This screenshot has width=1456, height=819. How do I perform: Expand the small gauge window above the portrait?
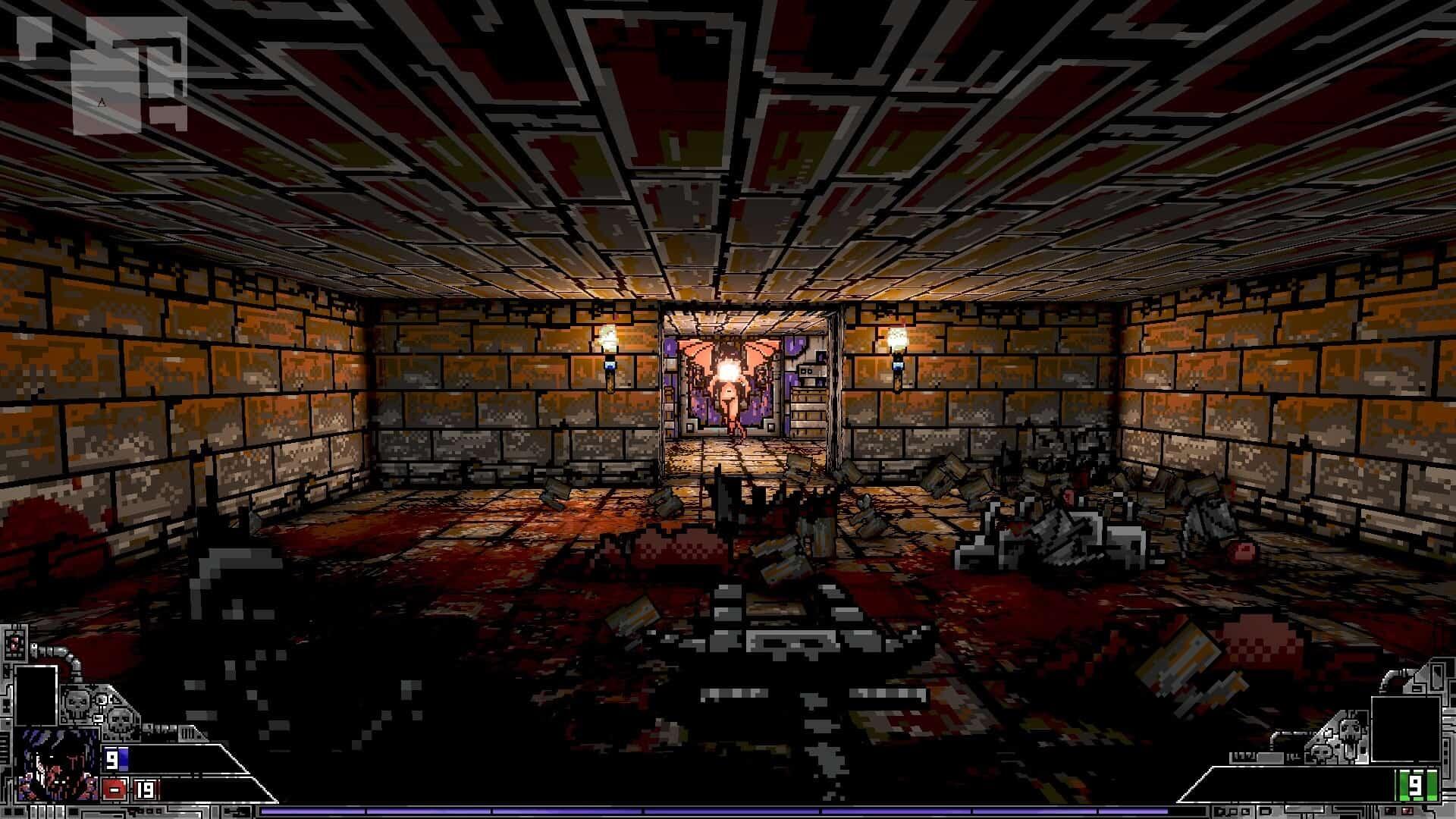[x=14, y=643]
